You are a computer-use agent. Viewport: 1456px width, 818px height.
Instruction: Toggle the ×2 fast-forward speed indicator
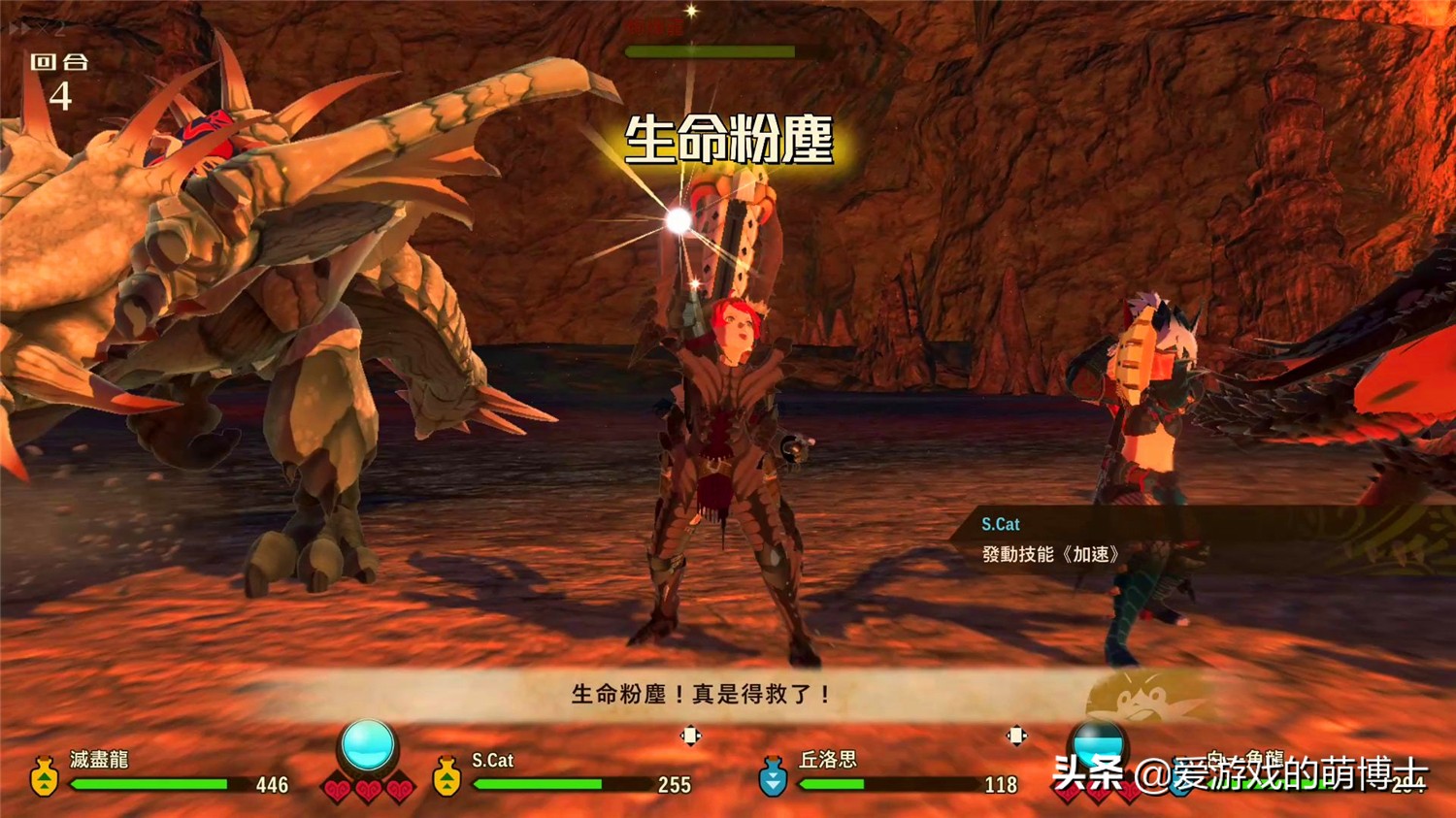coord(36,29)
